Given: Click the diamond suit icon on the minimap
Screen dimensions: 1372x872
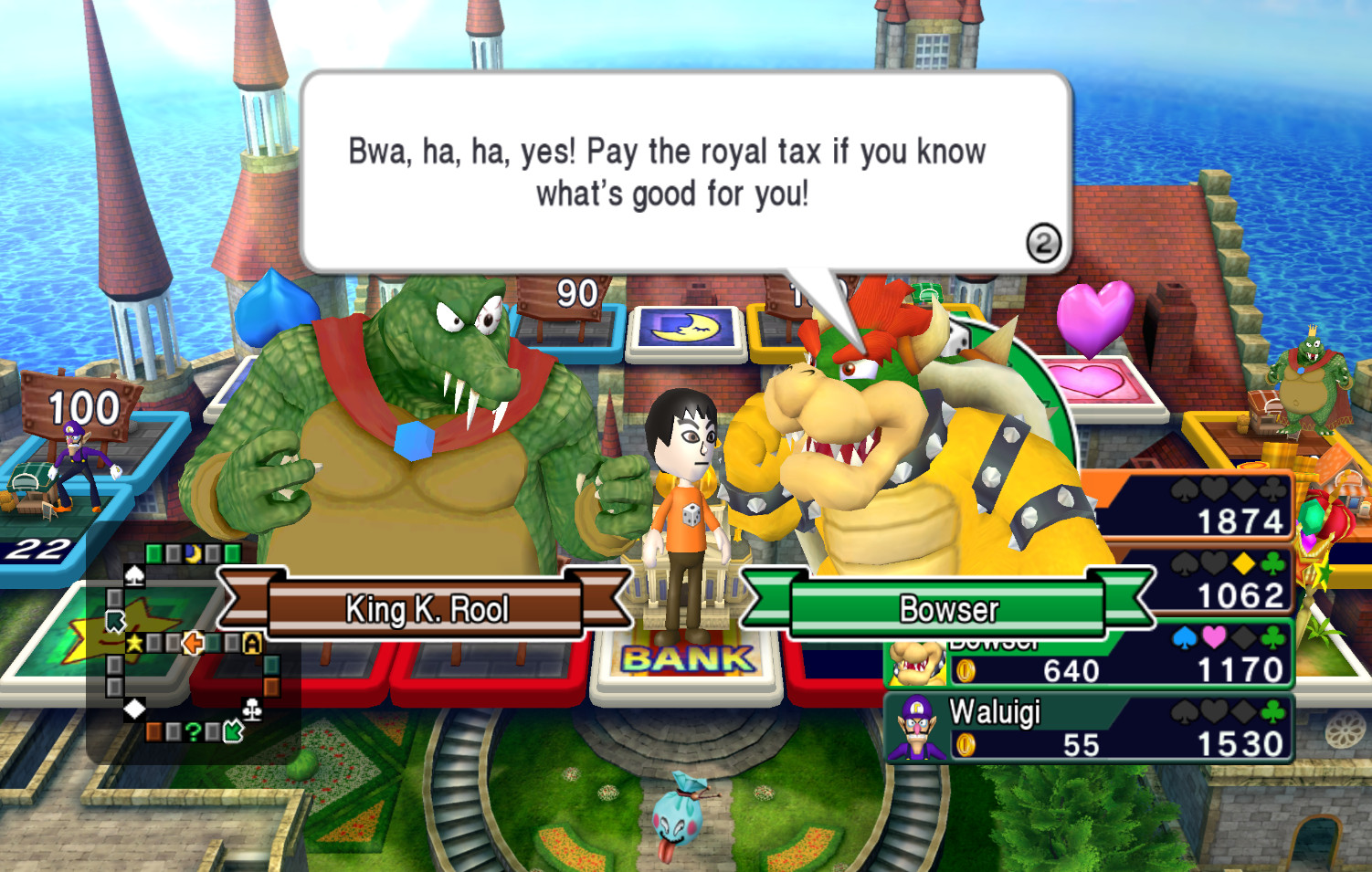Looking at the screenshot, I should 134,709.
